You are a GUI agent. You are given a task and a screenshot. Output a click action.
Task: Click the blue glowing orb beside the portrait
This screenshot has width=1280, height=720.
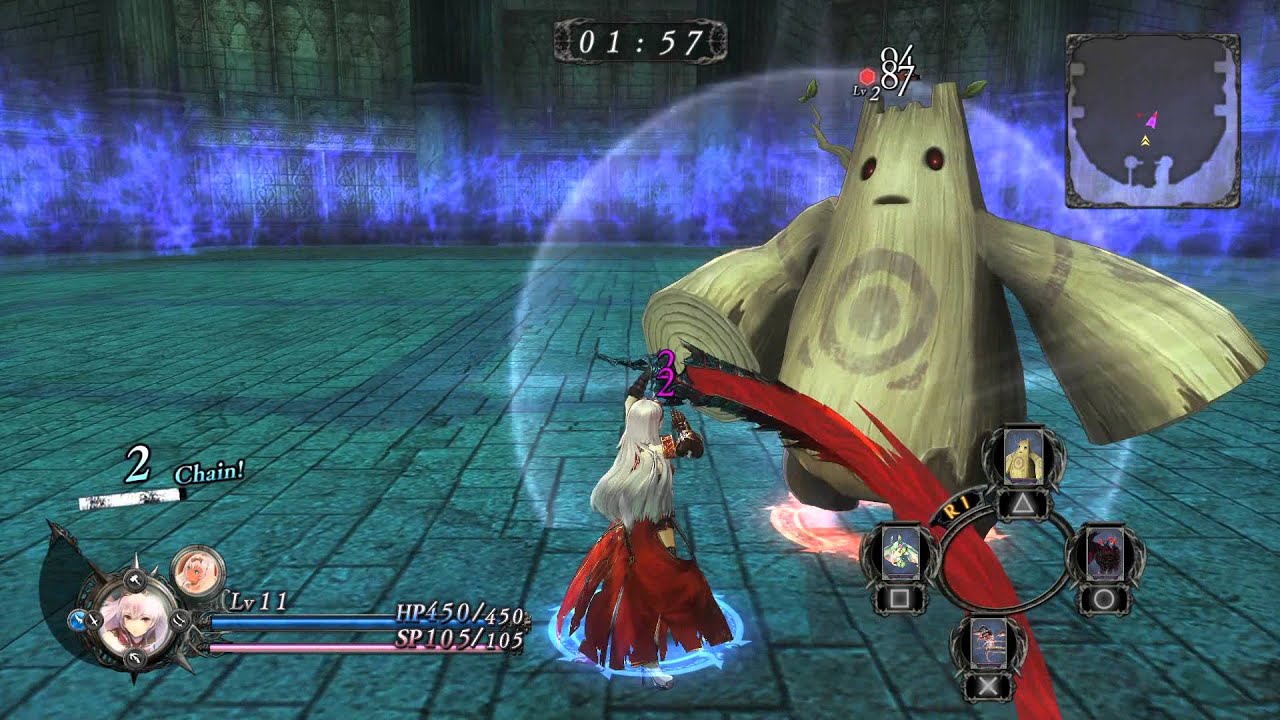click(77, 620)
